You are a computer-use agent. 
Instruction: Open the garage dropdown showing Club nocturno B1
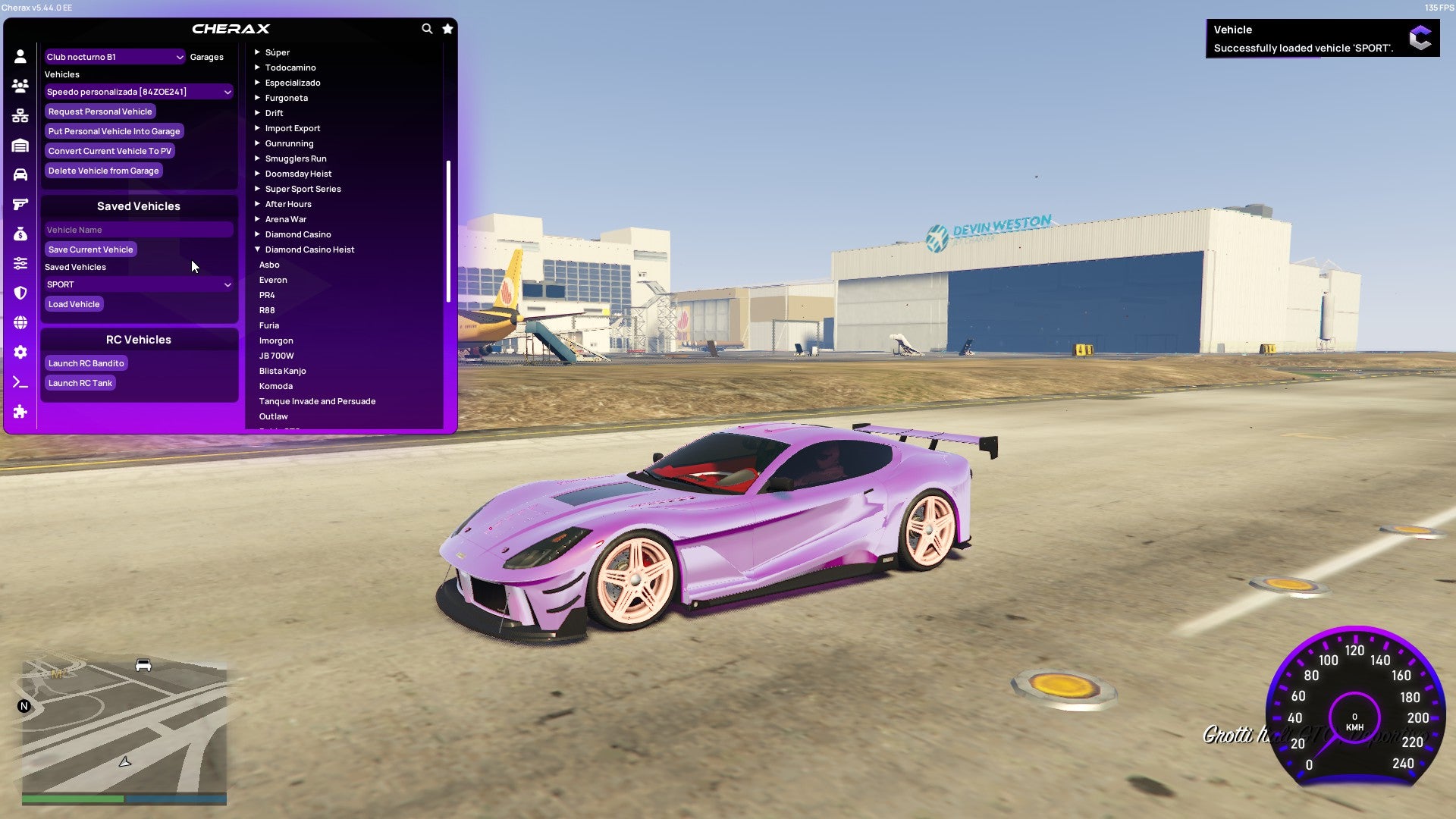115,56
